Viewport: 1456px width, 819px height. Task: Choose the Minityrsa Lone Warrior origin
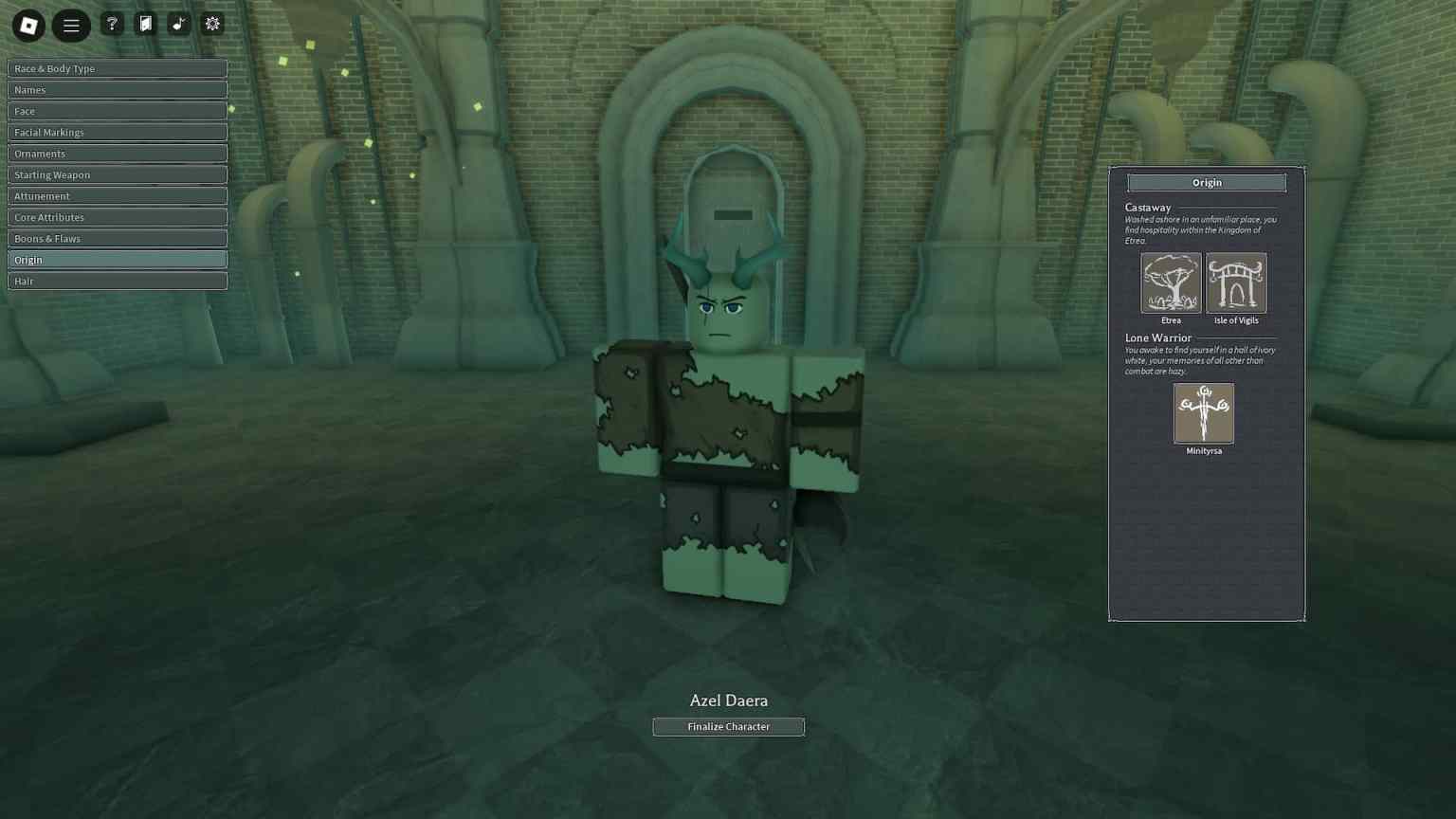pos(1204,413)
